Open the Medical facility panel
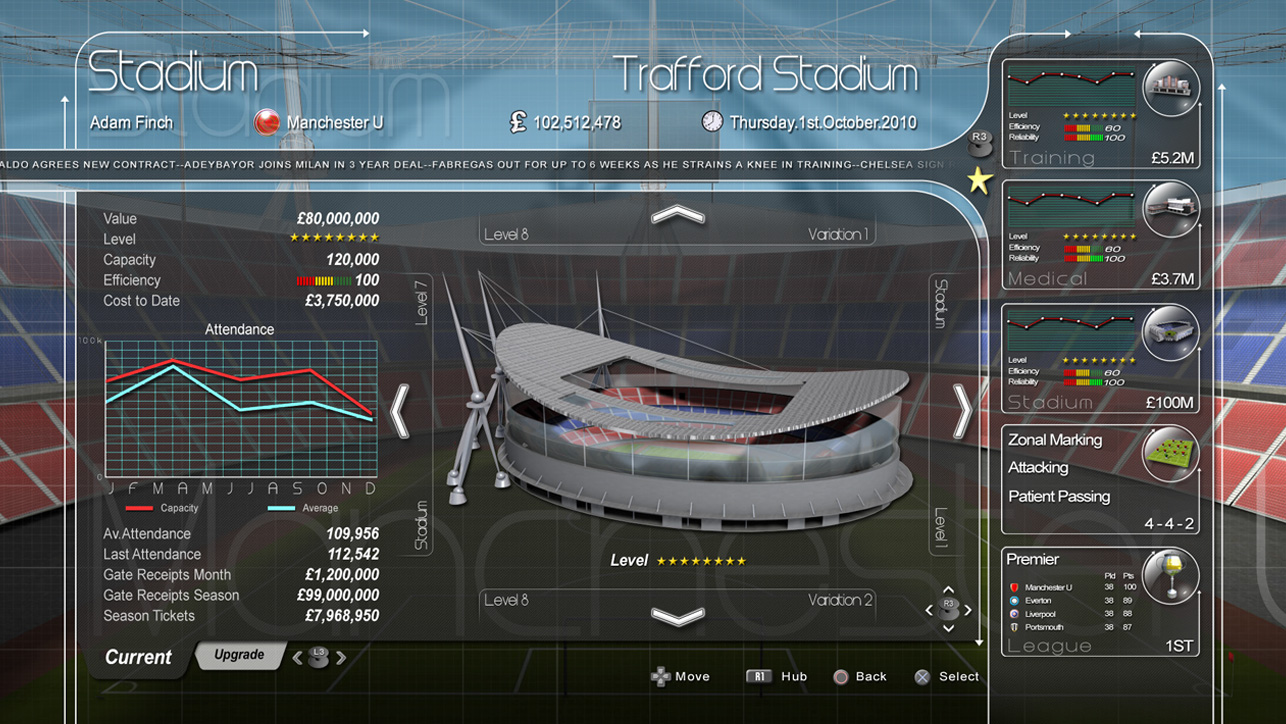This screenshot has height=724, width=1286. (1100, 235)
